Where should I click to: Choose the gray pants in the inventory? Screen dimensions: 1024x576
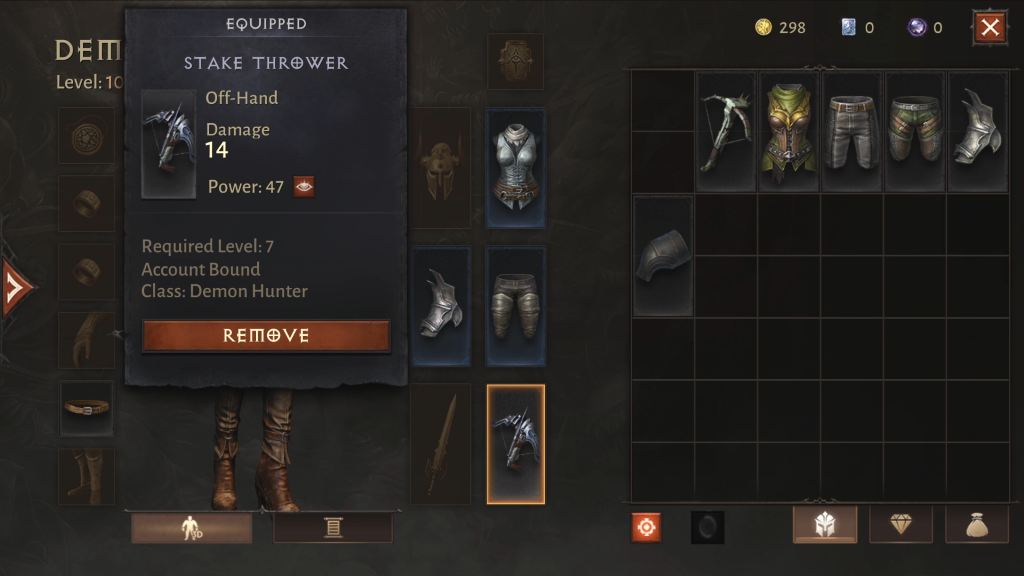852,131
